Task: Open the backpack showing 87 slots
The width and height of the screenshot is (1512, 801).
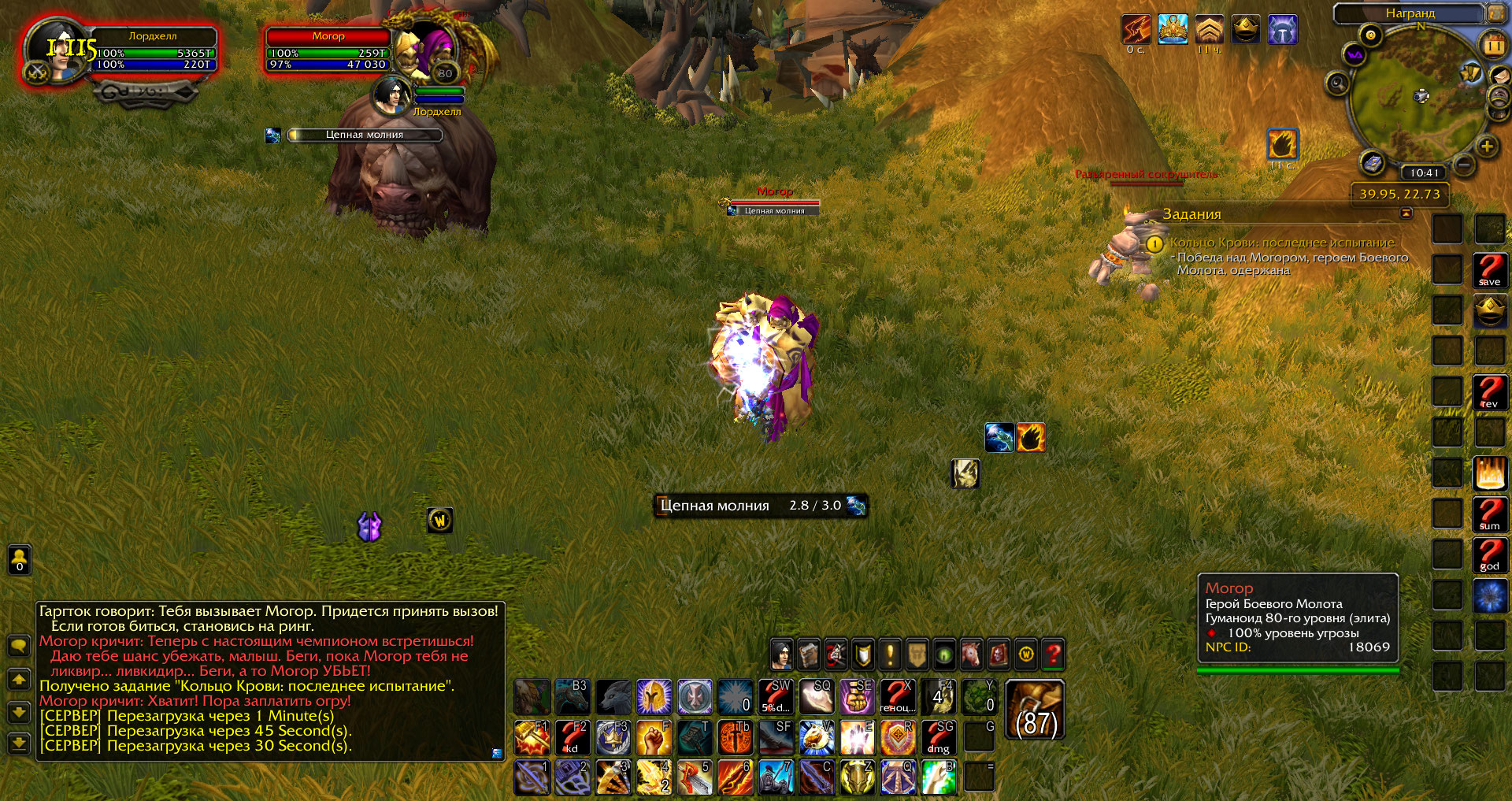Action: pos(1035,710)
